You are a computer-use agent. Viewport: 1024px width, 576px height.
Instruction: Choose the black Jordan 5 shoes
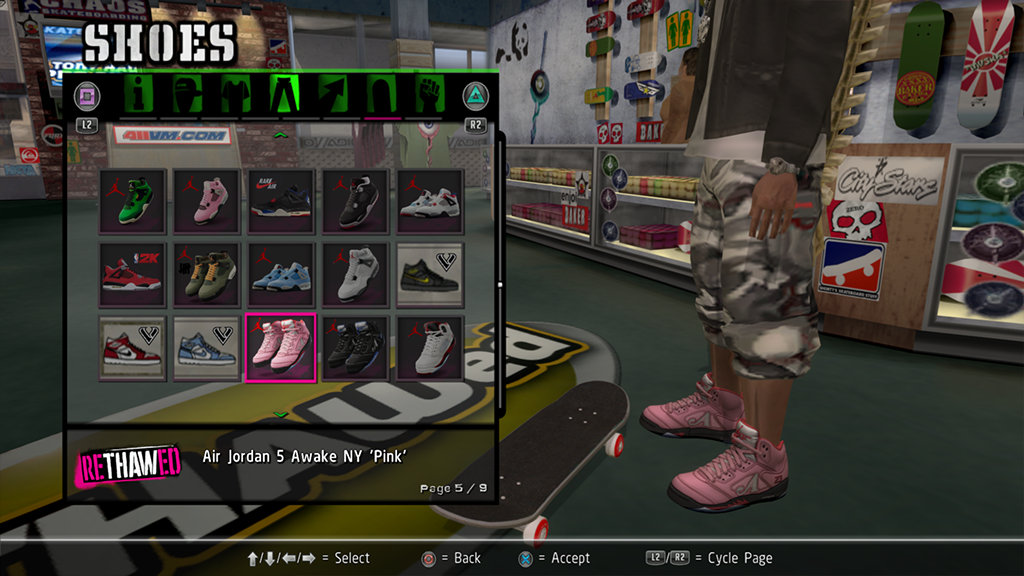pos(355,348)
